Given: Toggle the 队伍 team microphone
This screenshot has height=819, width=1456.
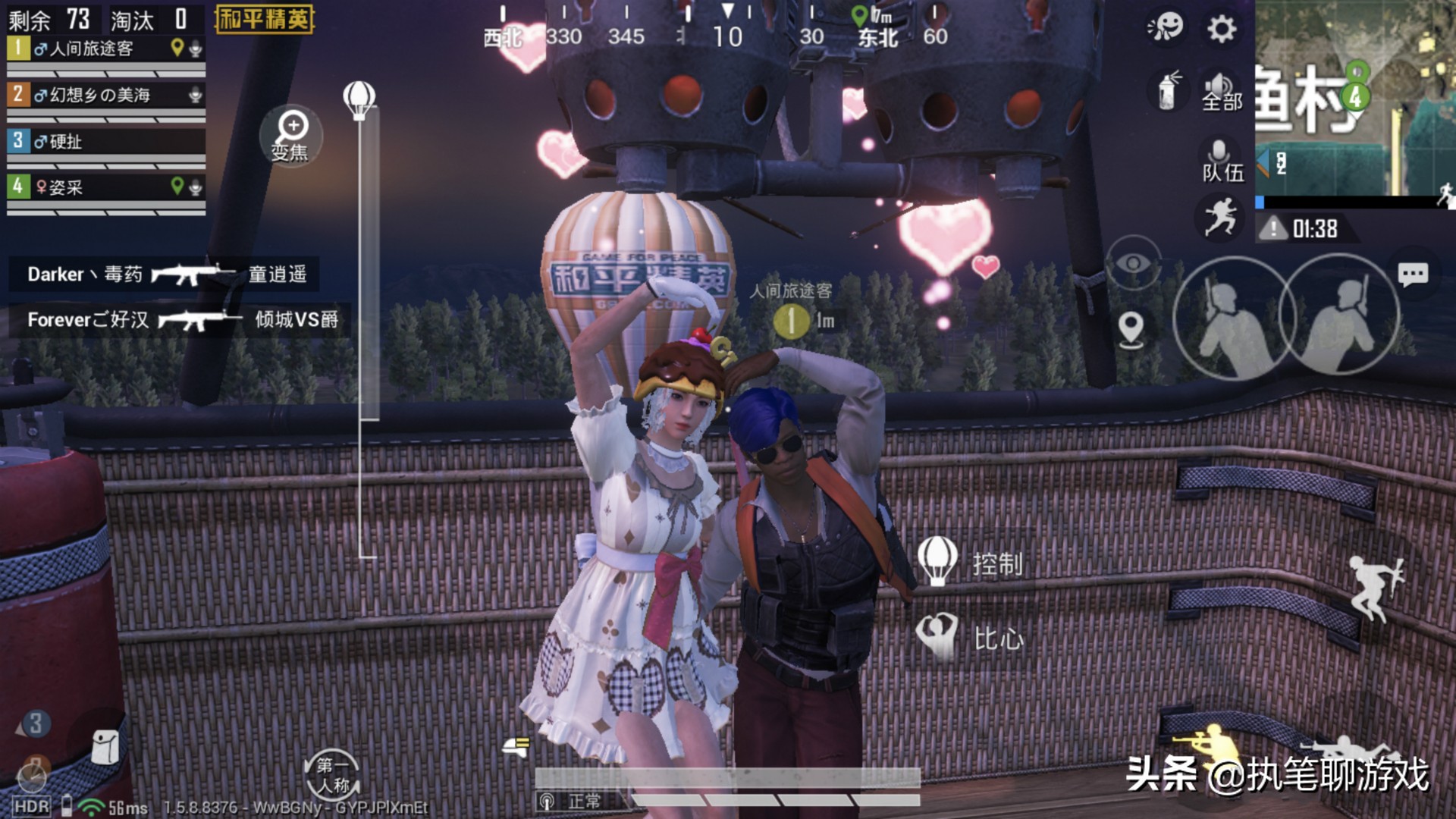Looking at the screenshot, I should (1221, 160).
